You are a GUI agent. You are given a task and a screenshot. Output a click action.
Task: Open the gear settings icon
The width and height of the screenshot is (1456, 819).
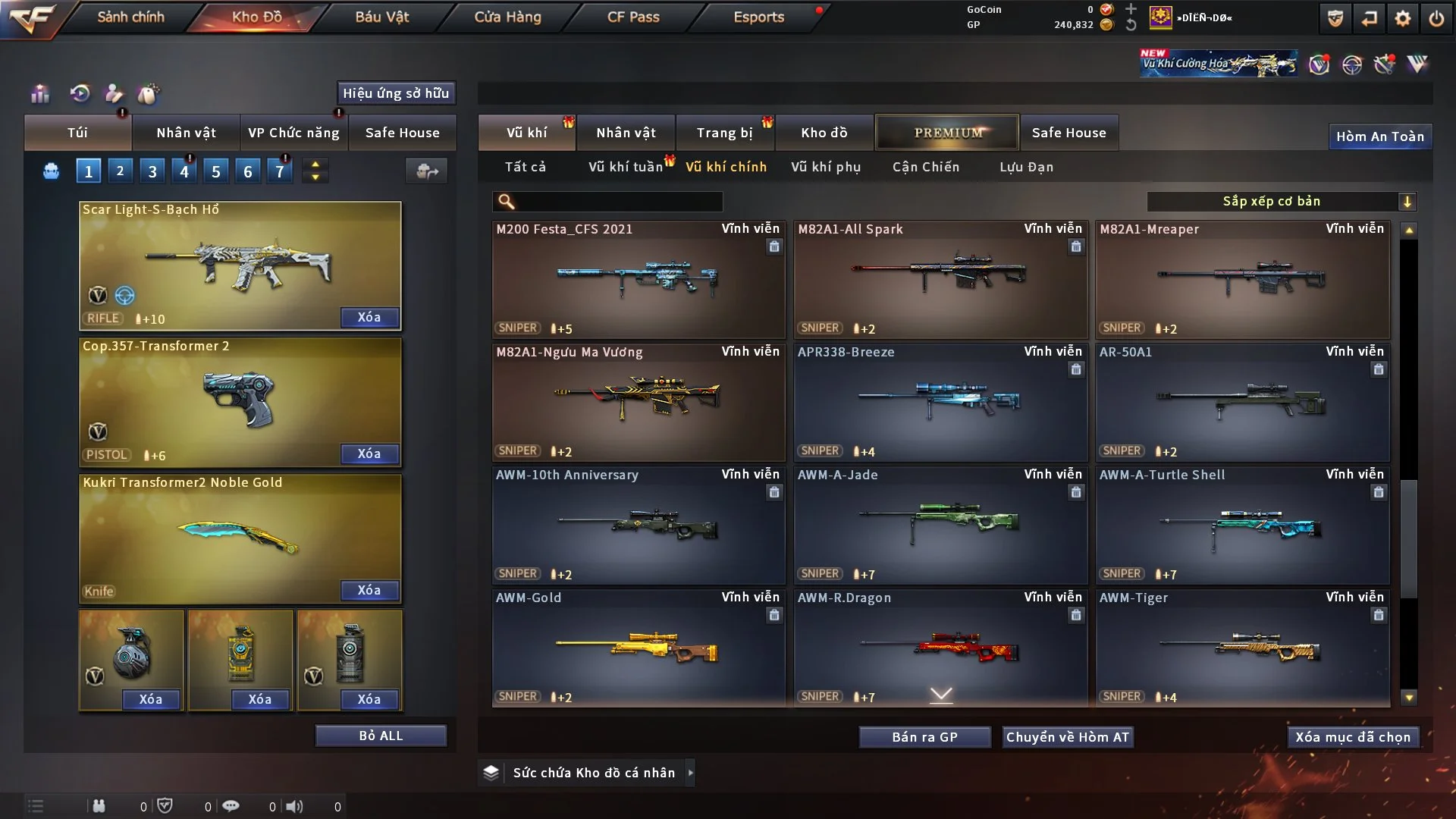1403,18
